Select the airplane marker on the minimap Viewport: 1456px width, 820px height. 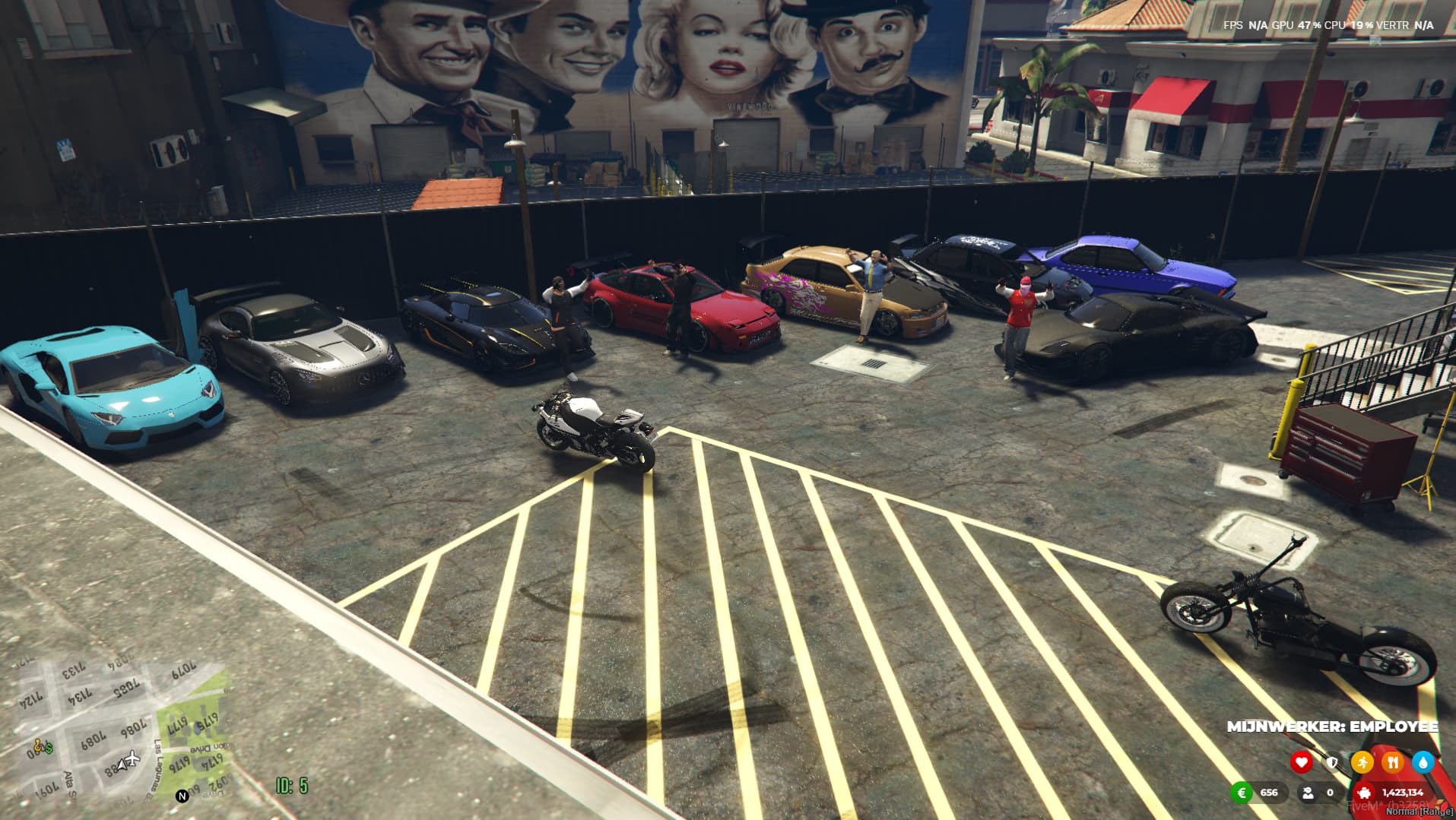(131, 758)
